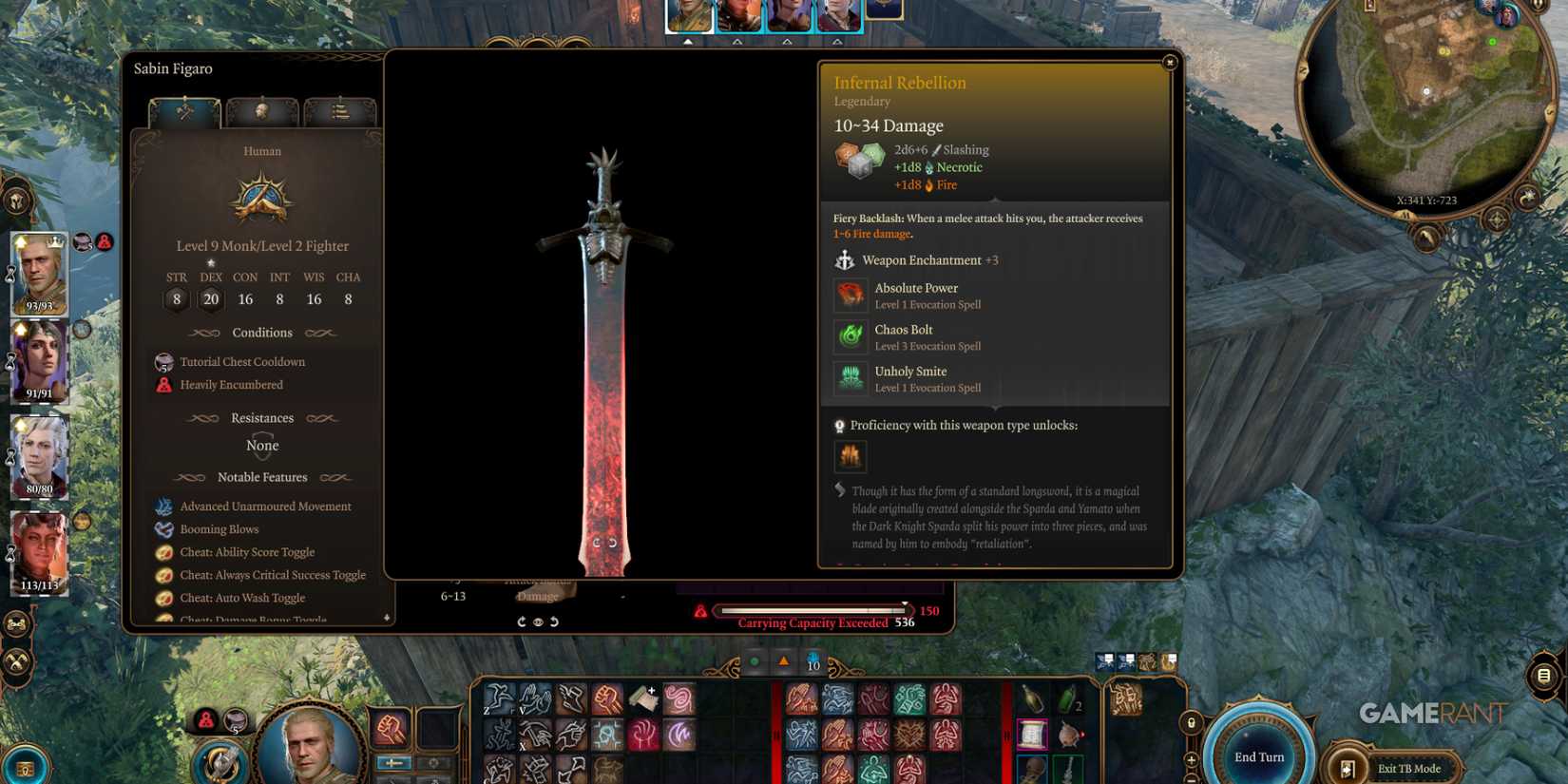Click the Carrying Capacity Exceeded weight bar
The height and width of the screenshot is (784, 1568).
click(x=811, y=611)
